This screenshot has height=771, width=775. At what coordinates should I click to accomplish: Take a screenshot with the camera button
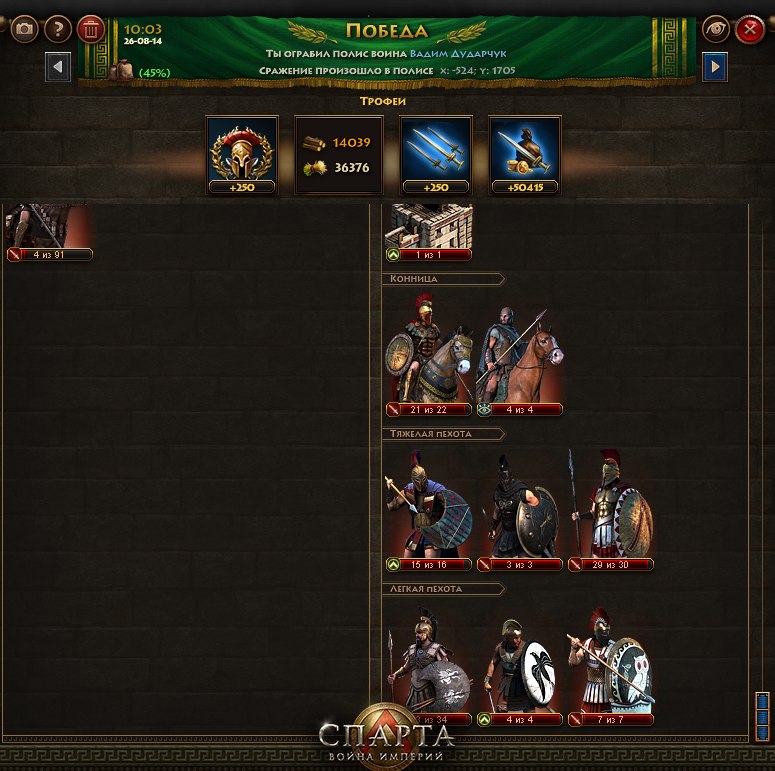point(24,29)
